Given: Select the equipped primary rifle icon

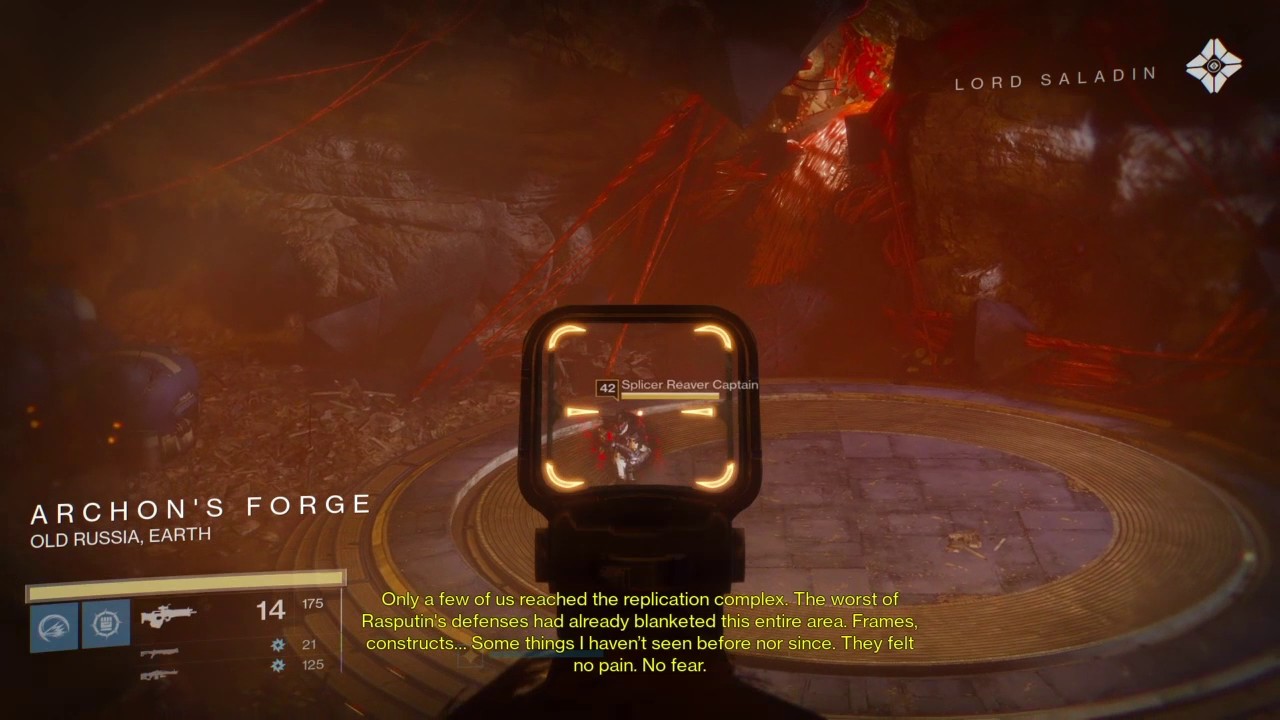Looking at the screenshot, I should coord(167,617).
